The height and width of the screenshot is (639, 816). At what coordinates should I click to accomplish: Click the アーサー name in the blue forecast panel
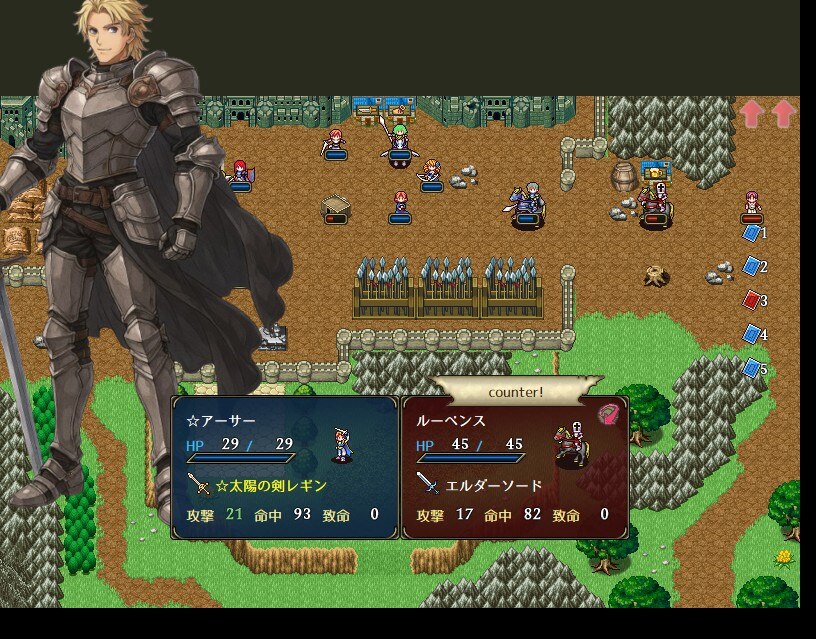221,421
